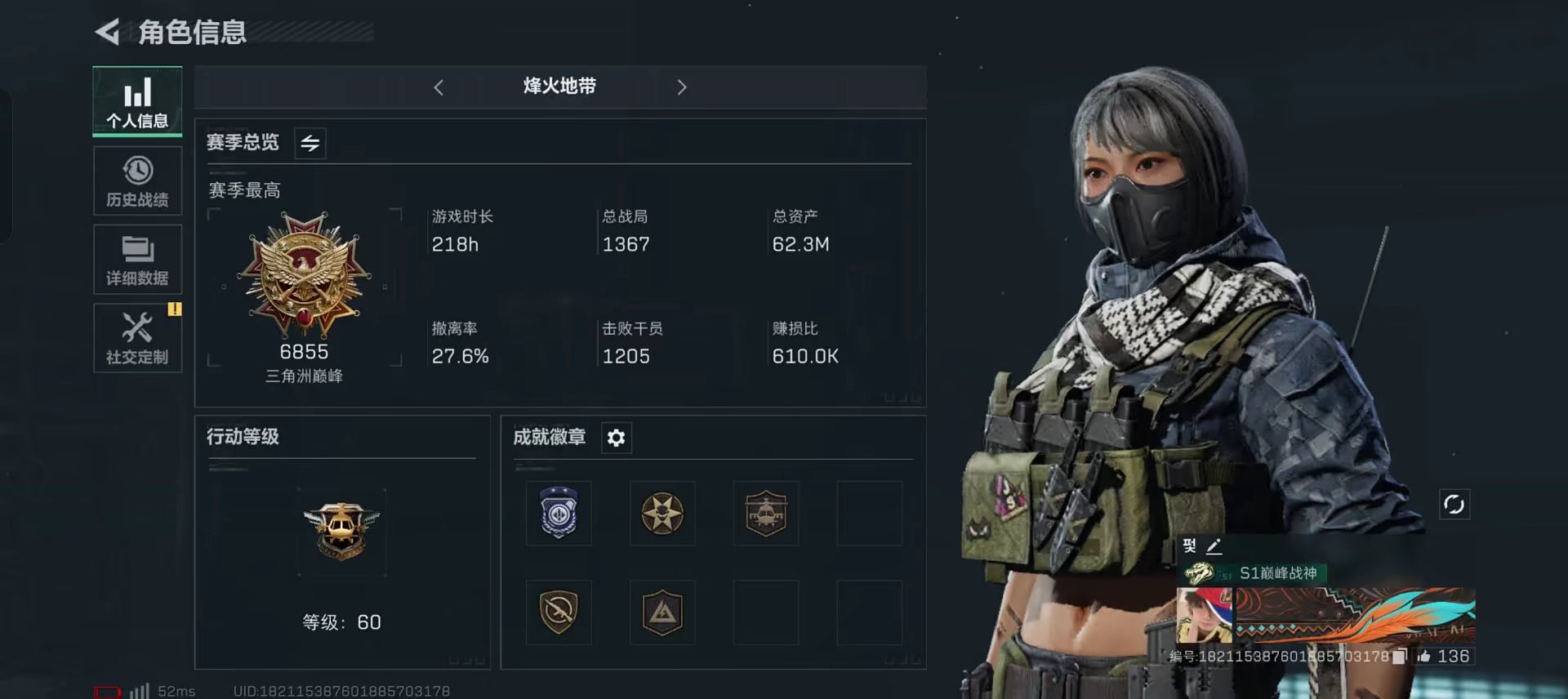Click the right arrow beside 烽火地带
Screen dimensions: 1568x699
tap(682, 87)
